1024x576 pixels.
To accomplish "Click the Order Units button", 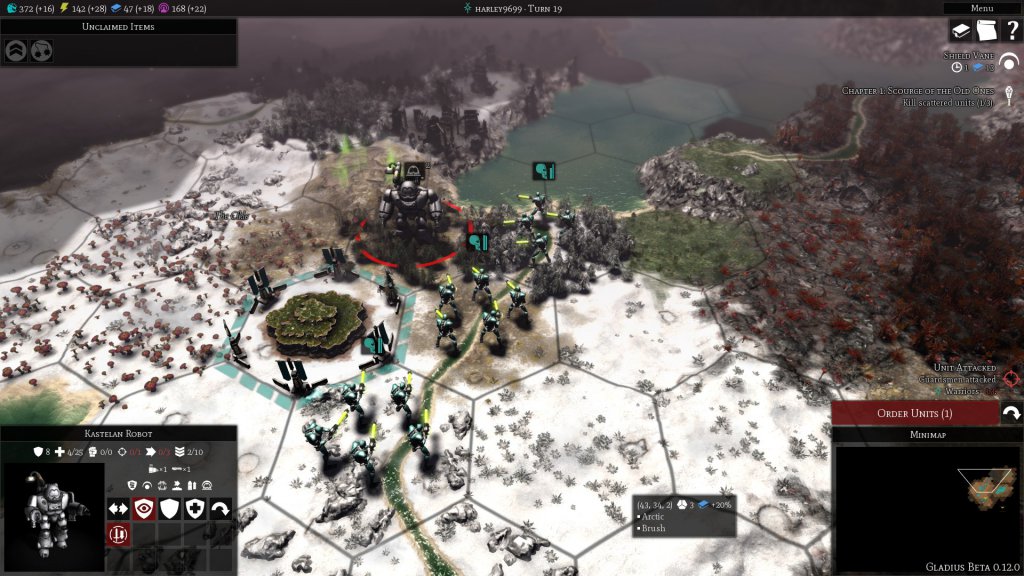I will tap(914, 413).
